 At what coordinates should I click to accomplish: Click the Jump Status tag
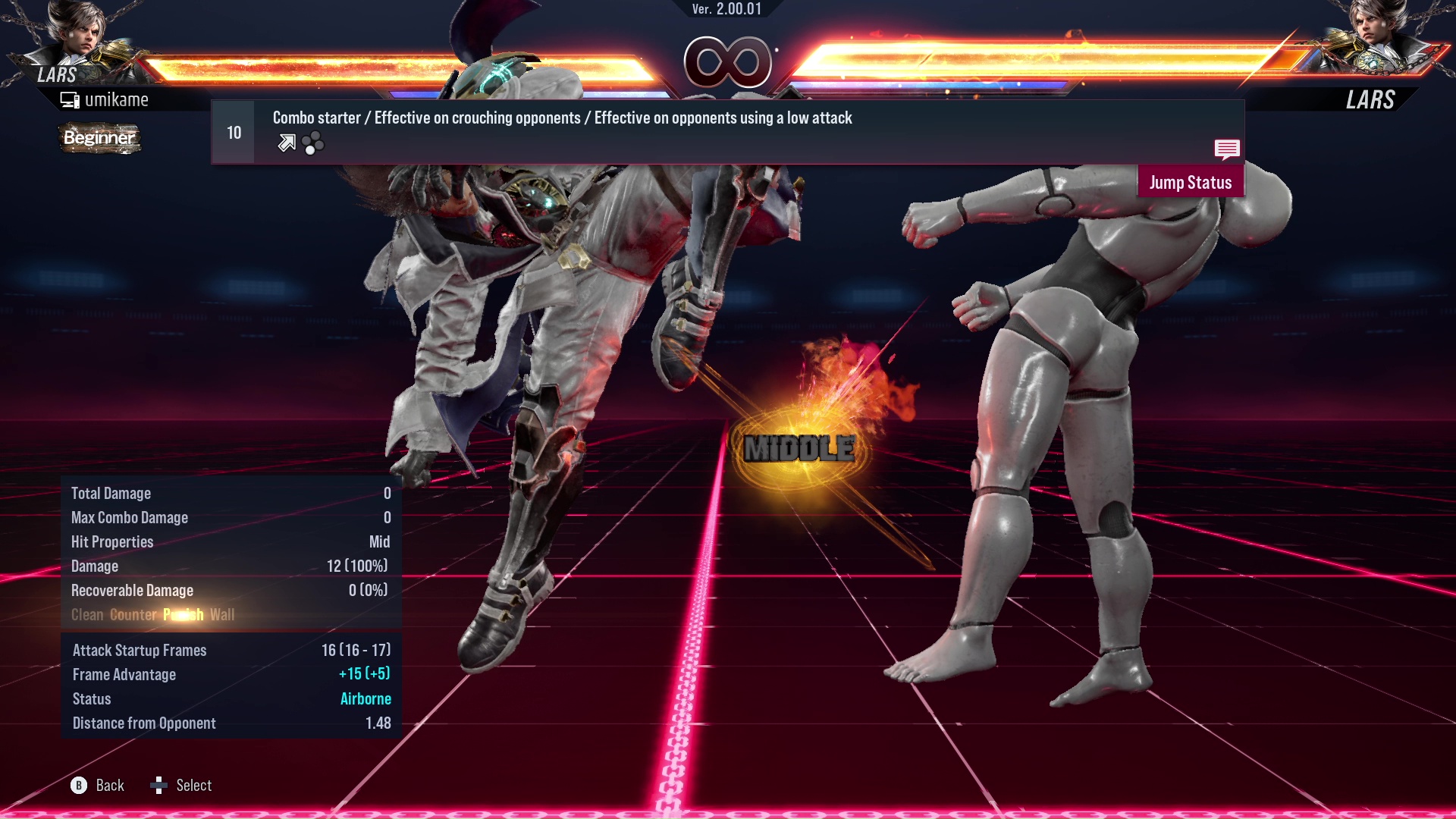click(x=1191, y=182)
